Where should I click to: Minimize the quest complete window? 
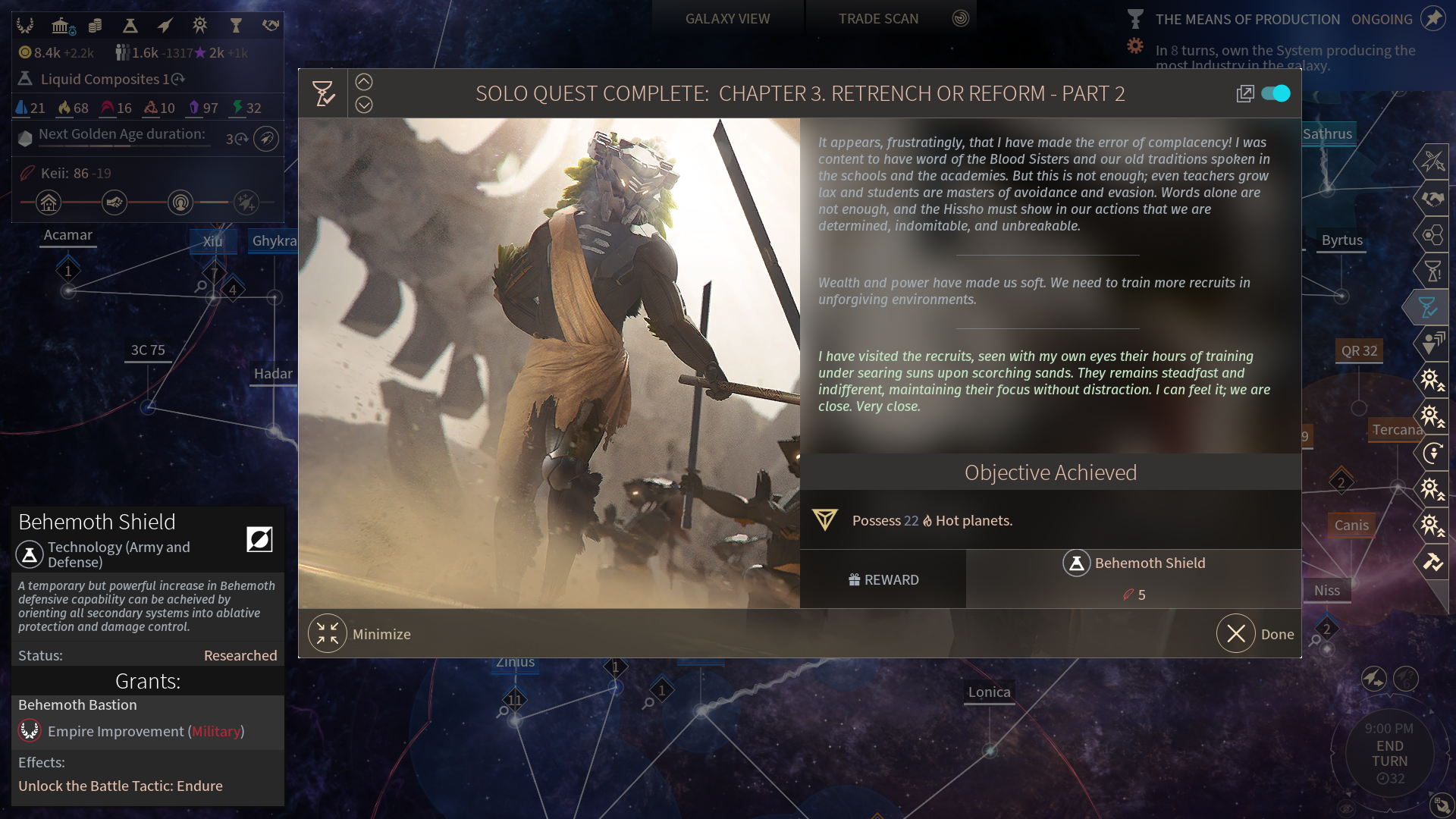click(x=328, y=634)
